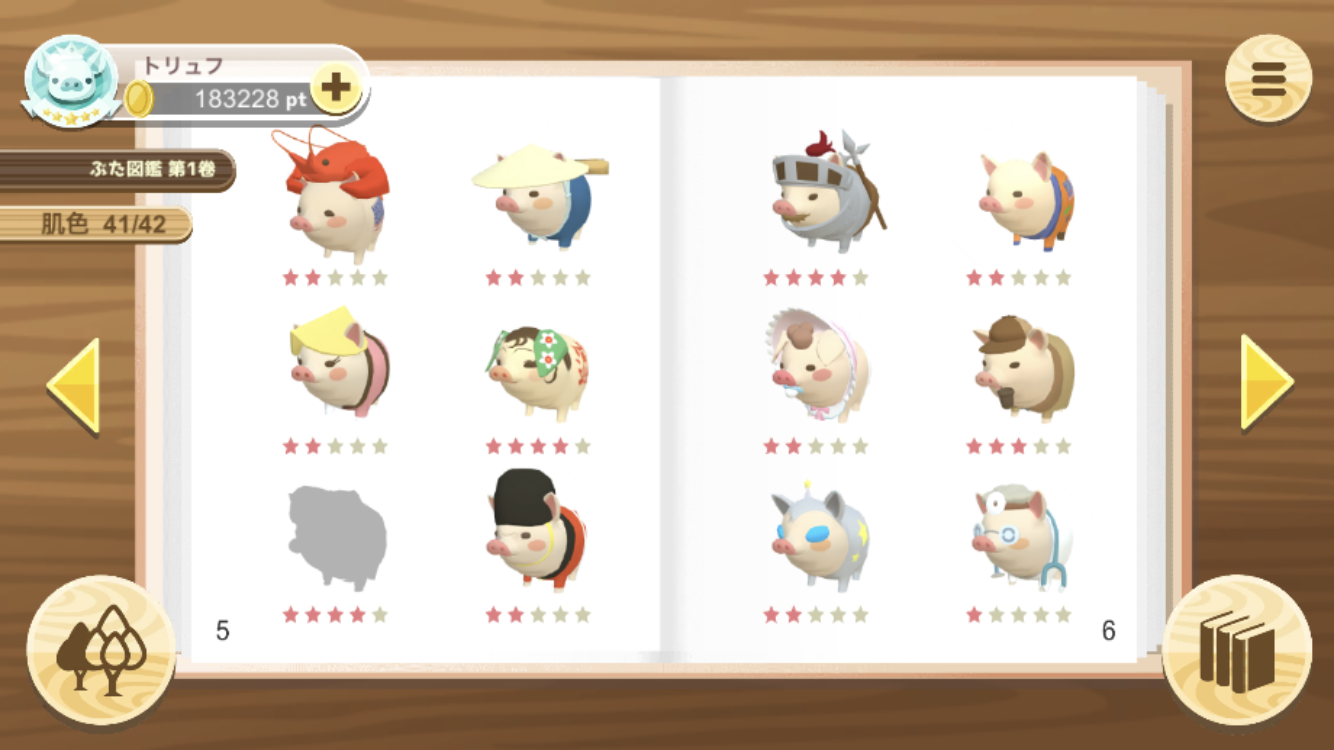Choose the pig with orange patterned outfit
1334x750 pixels.
[1024, 201]
